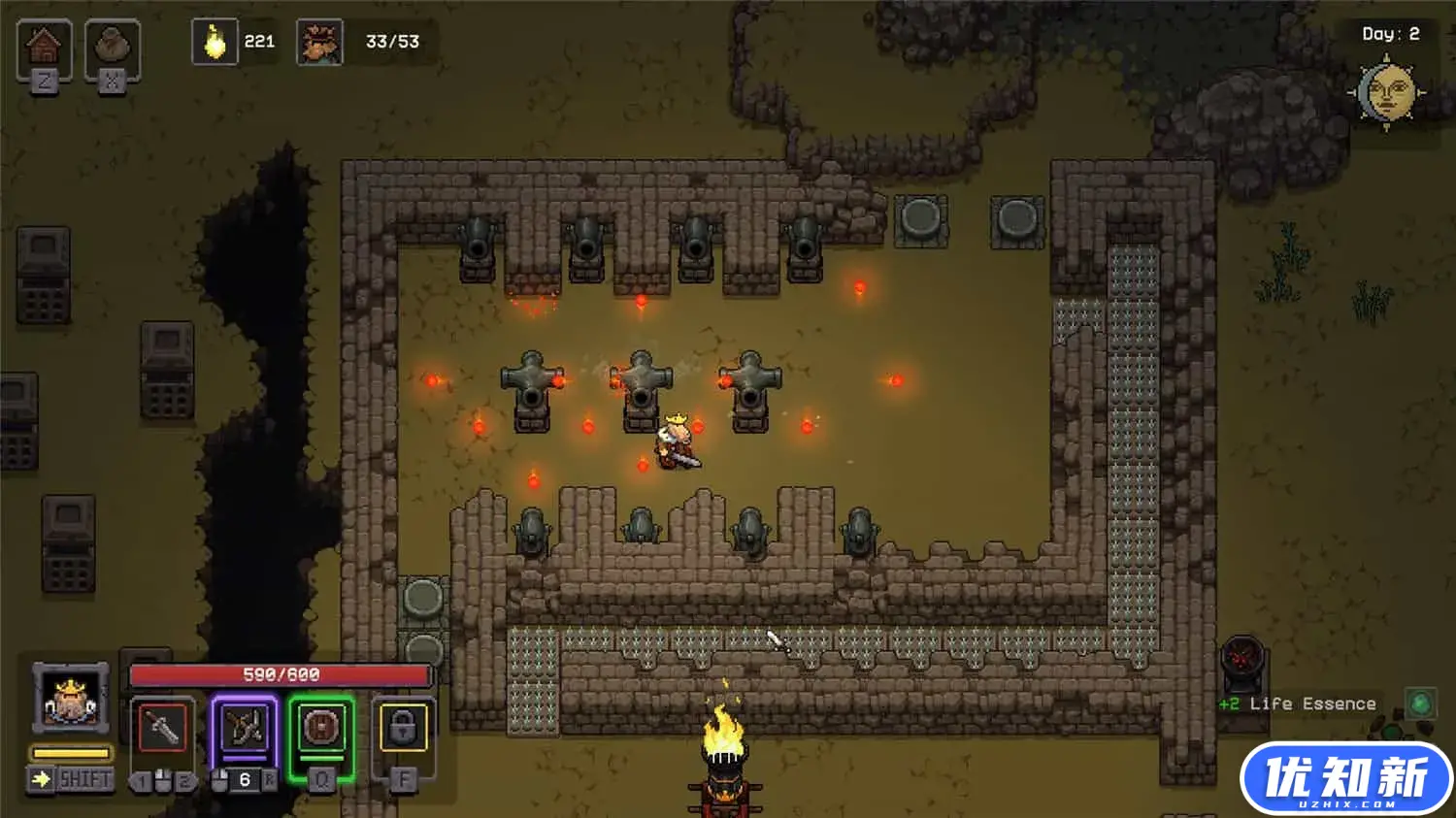Click the sun and moon day indicator
Viewport: 1456px width, 818px height.
(1386, 93)
